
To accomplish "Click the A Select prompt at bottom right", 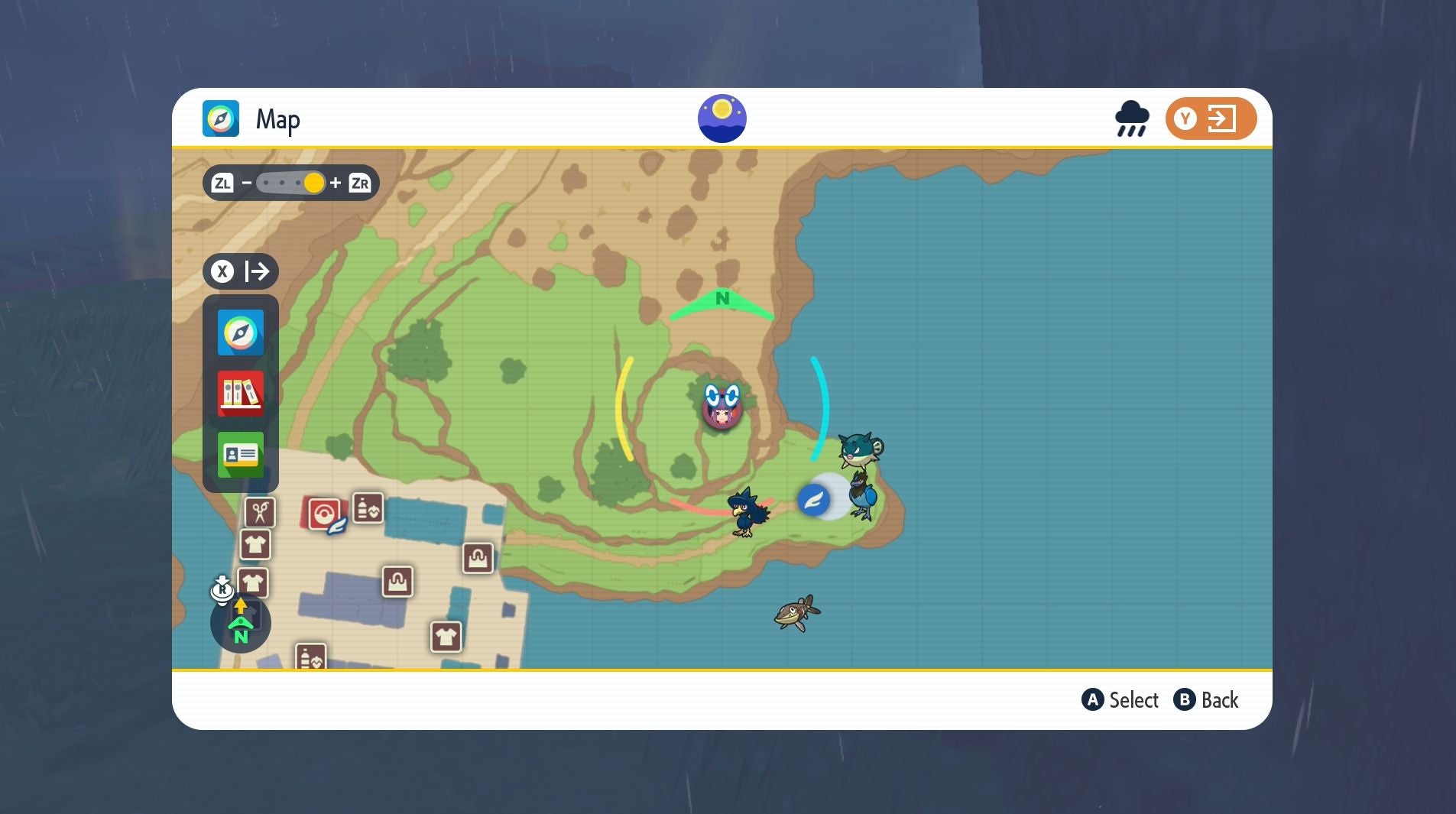I will point(1120,700).
